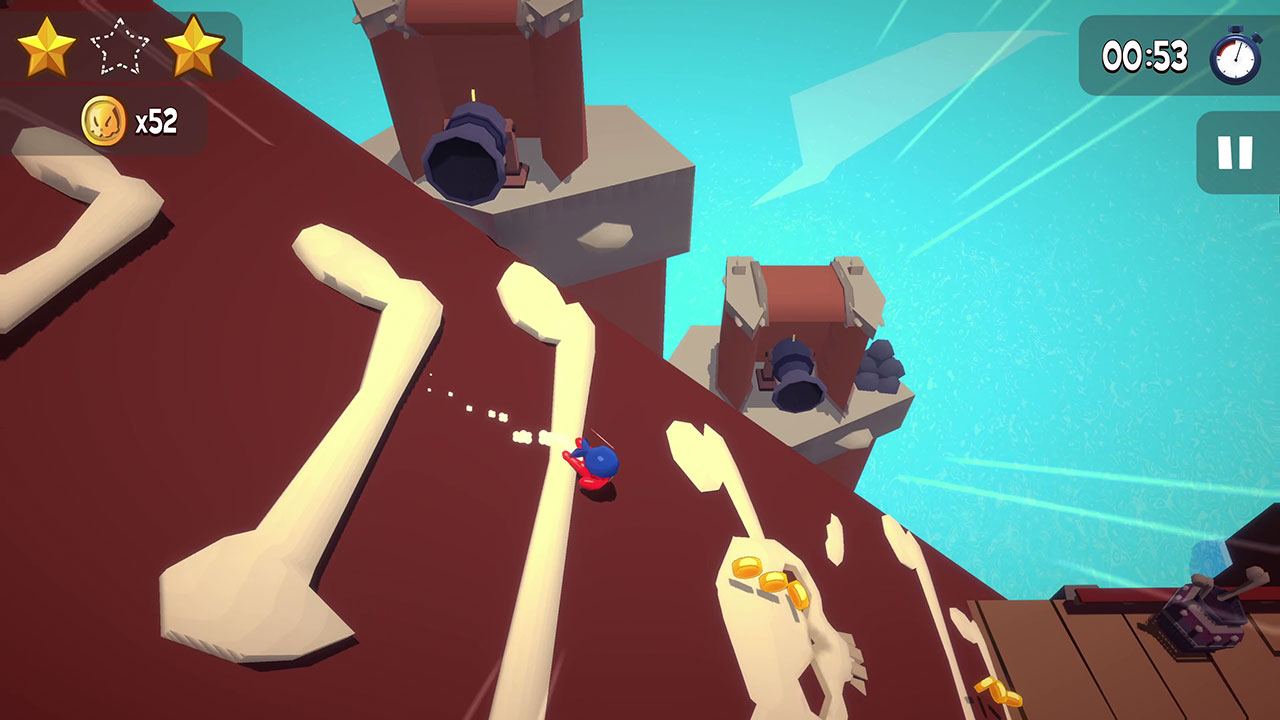
Task: Tap the pile of gray rocks beside the fortress
Action: point(880,365)
